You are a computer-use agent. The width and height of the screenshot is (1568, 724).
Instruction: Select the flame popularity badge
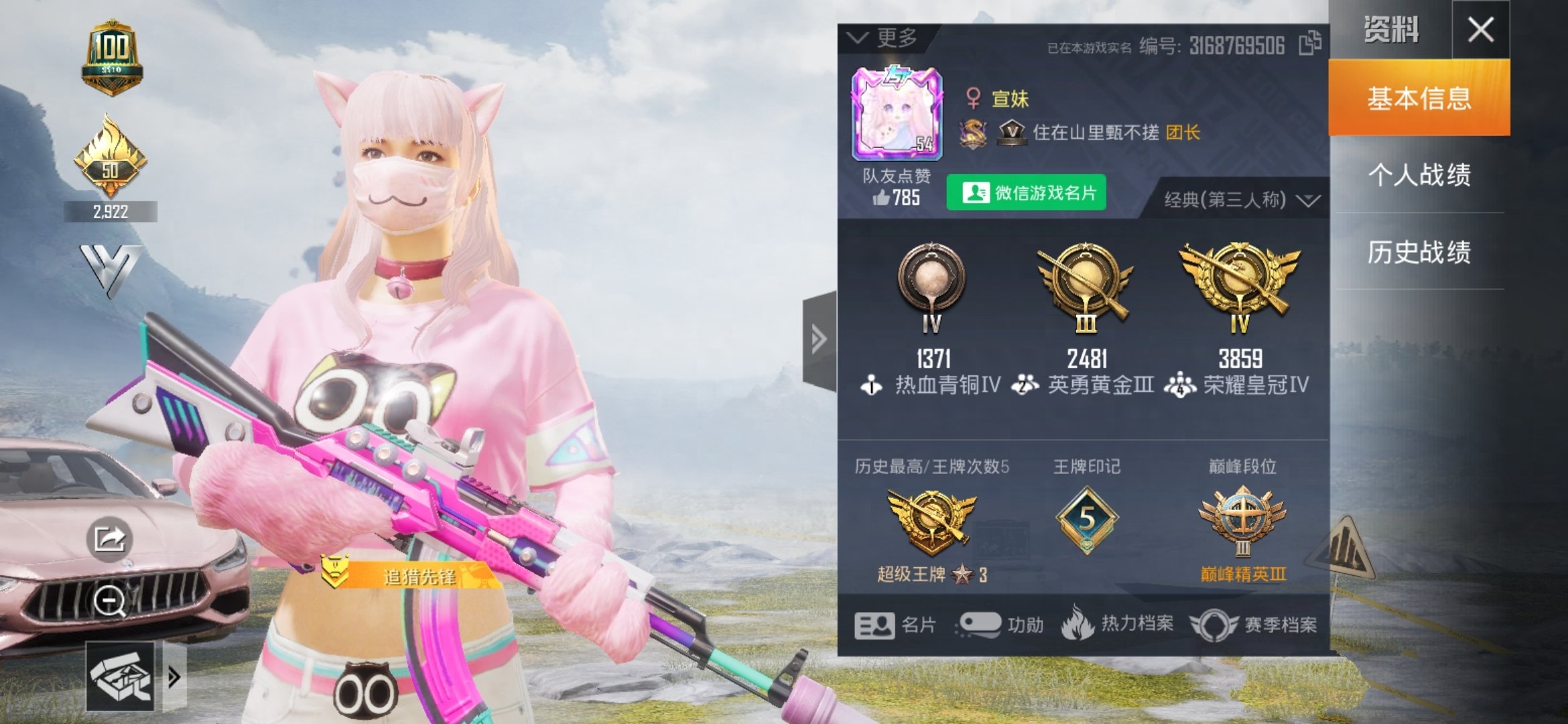(111, 158)
